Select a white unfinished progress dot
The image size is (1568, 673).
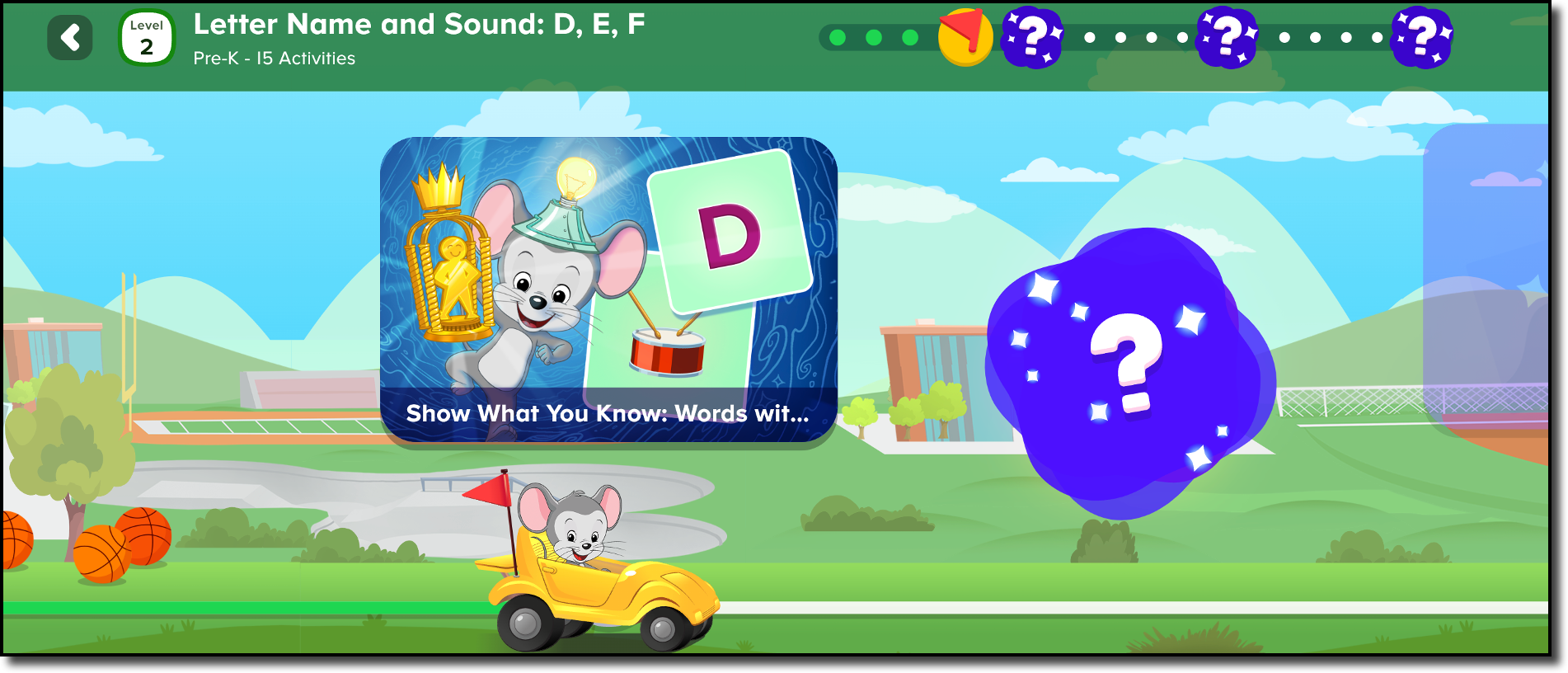pos(1090,35)
